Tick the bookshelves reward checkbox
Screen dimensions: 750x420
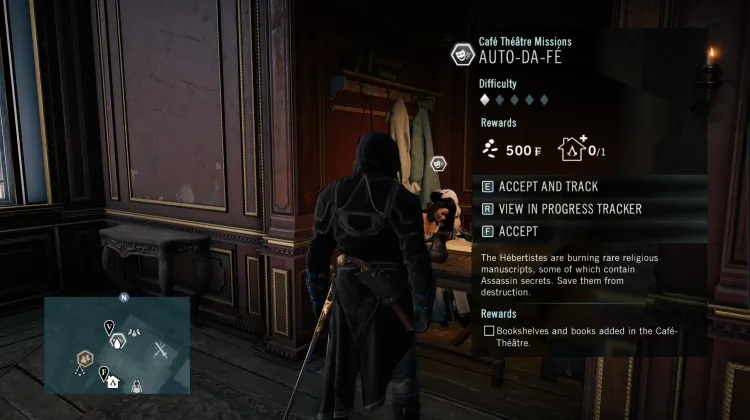pos(488,330)
